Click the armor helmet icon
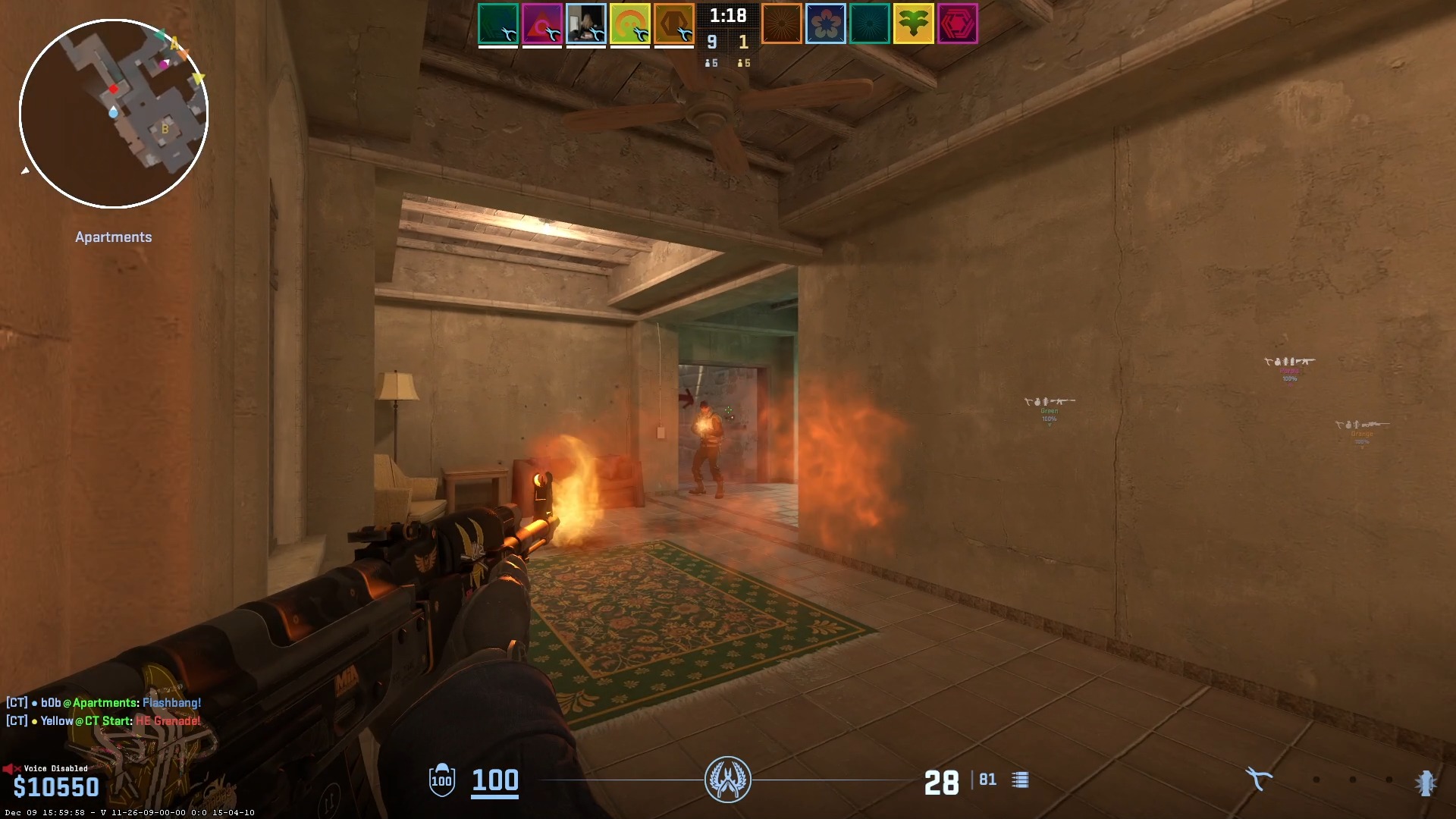Image resolution: width=1456 pixels, height=819 pixels. point(441,780)
